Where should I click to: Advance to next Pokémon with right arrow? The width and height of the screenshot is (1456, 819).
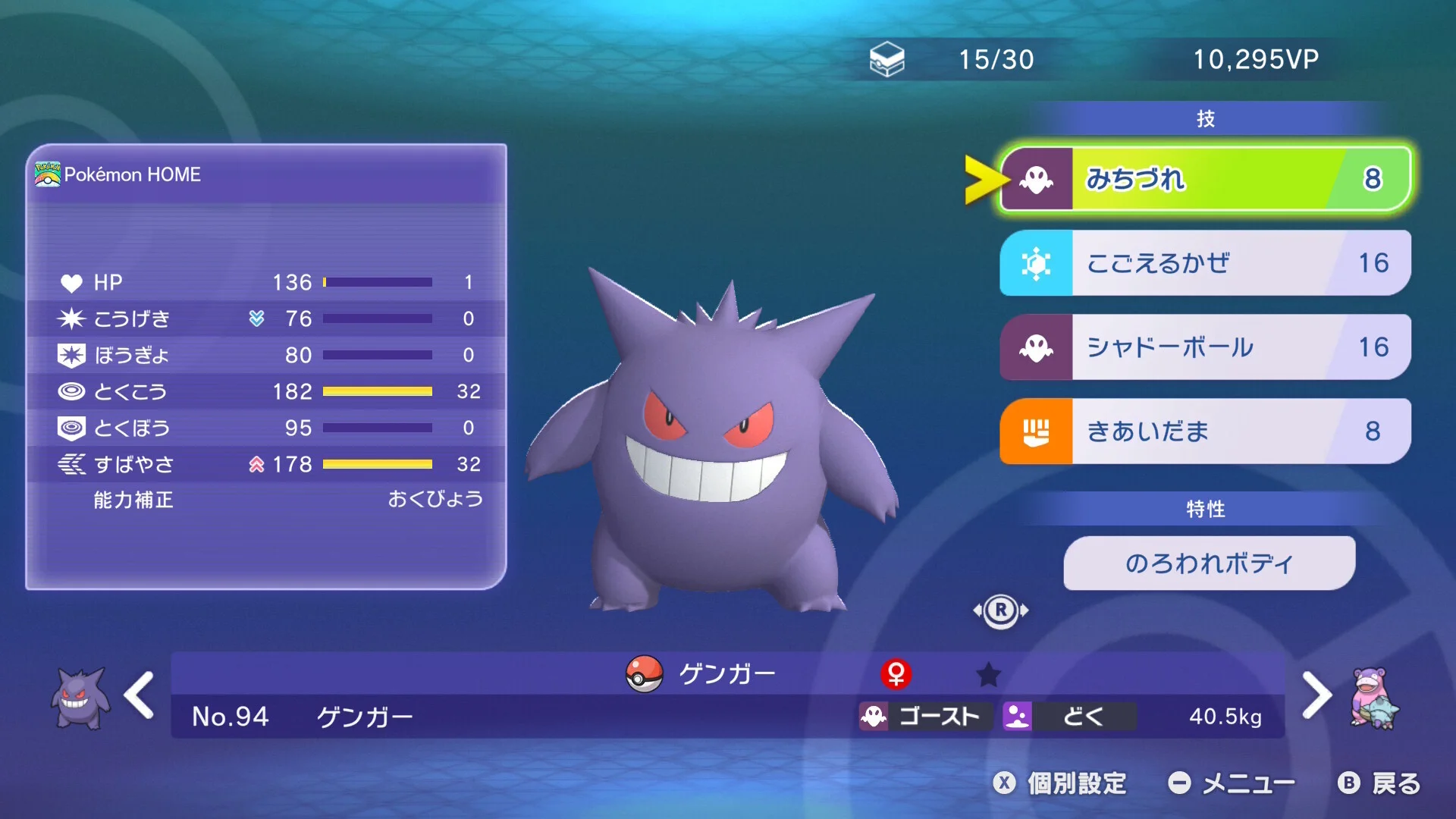coord(1316,695)
